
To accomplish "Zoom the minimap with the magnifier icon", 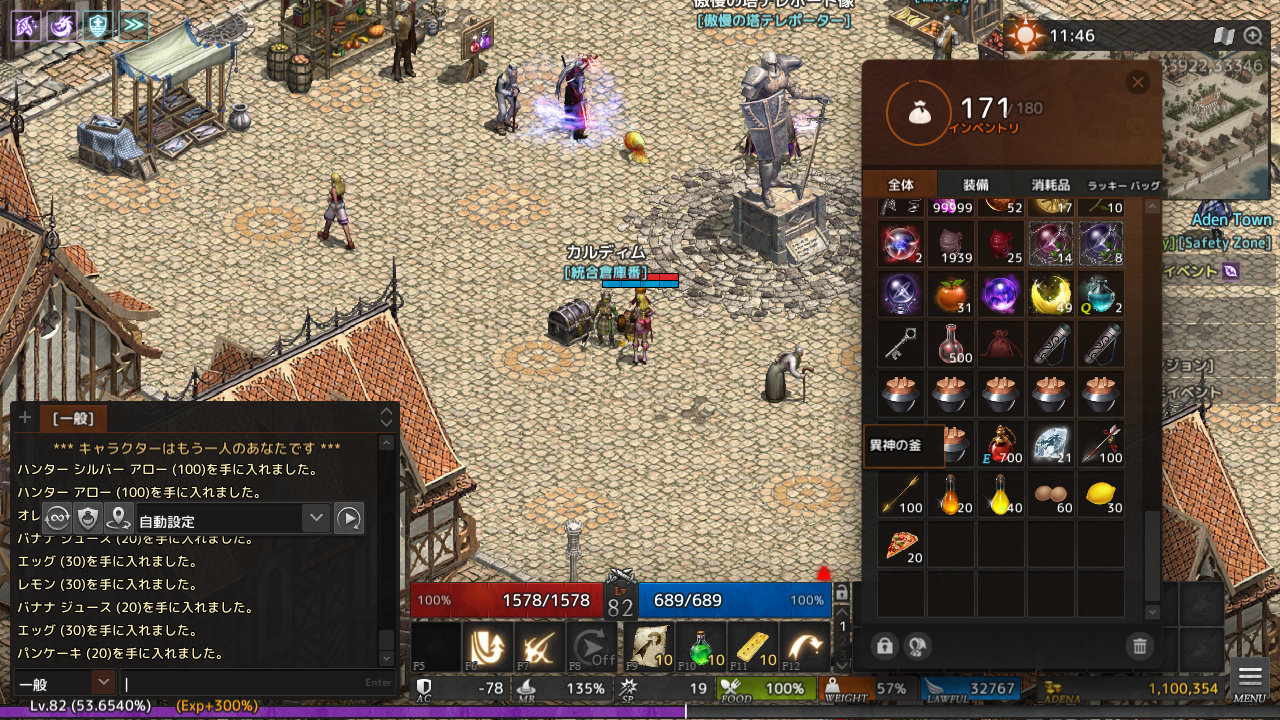I will pyautogui.click(x=1253, y=36).
